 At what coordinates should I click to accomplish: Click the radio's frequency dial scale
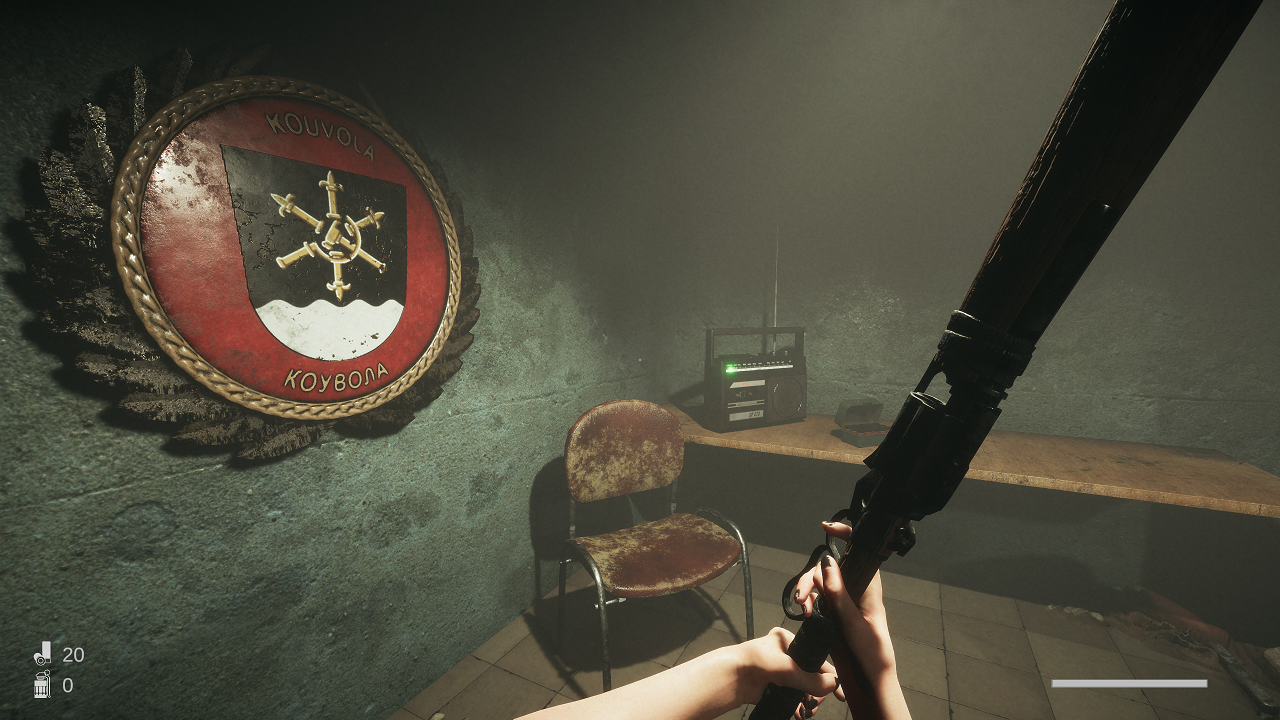click(758, 366)
